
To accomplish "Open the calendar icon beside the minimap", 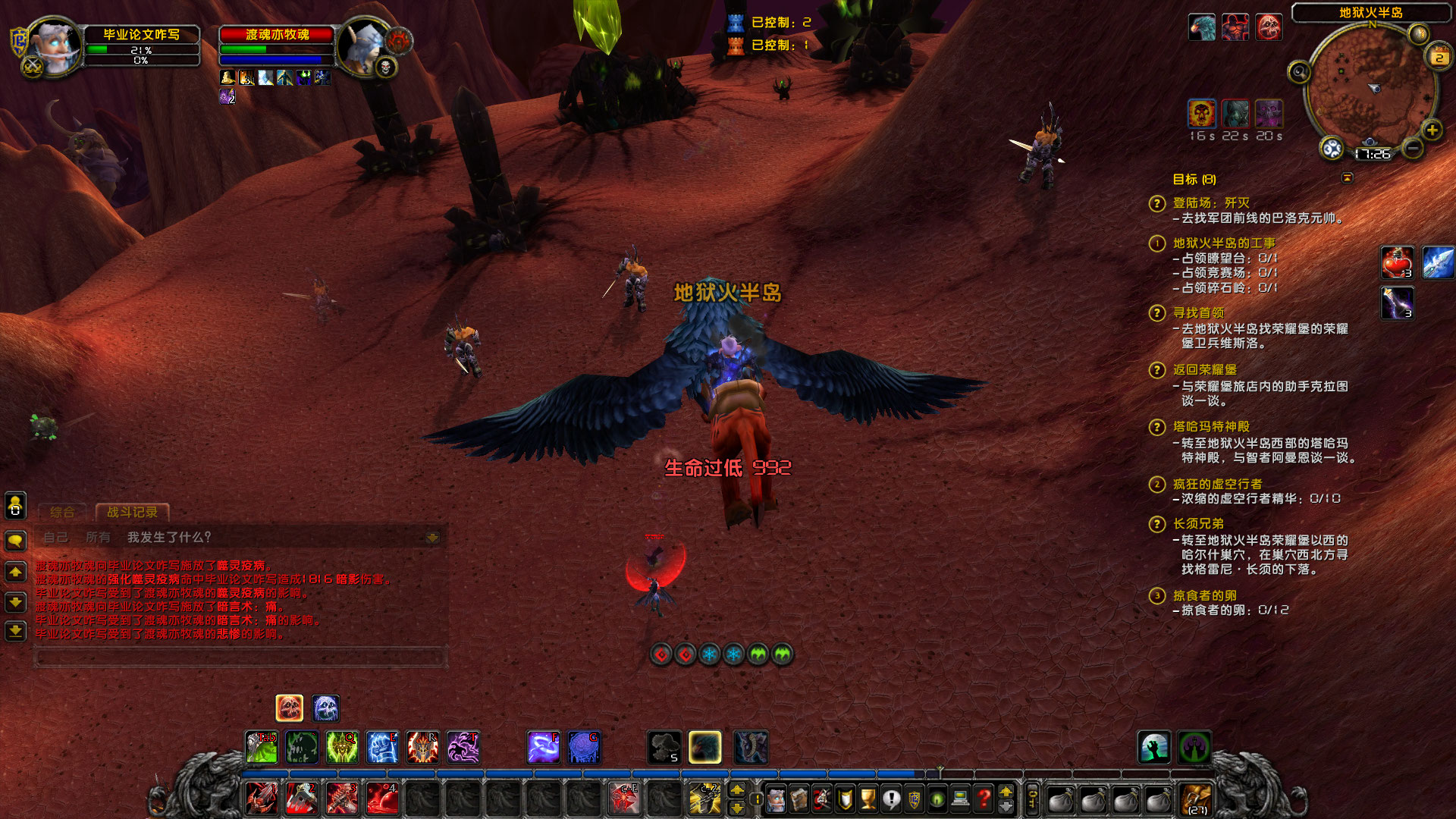I will point(1438,56).
